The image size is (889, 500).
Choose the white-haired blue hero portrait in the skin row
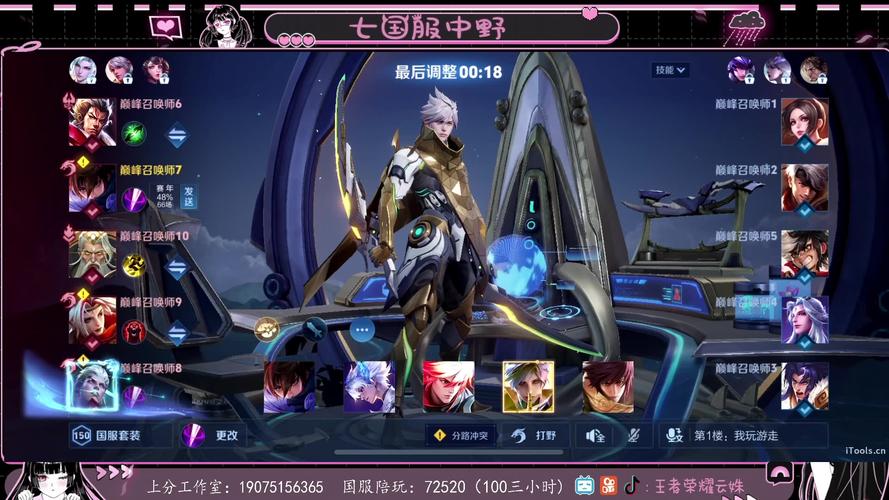[x=369, y=387]
